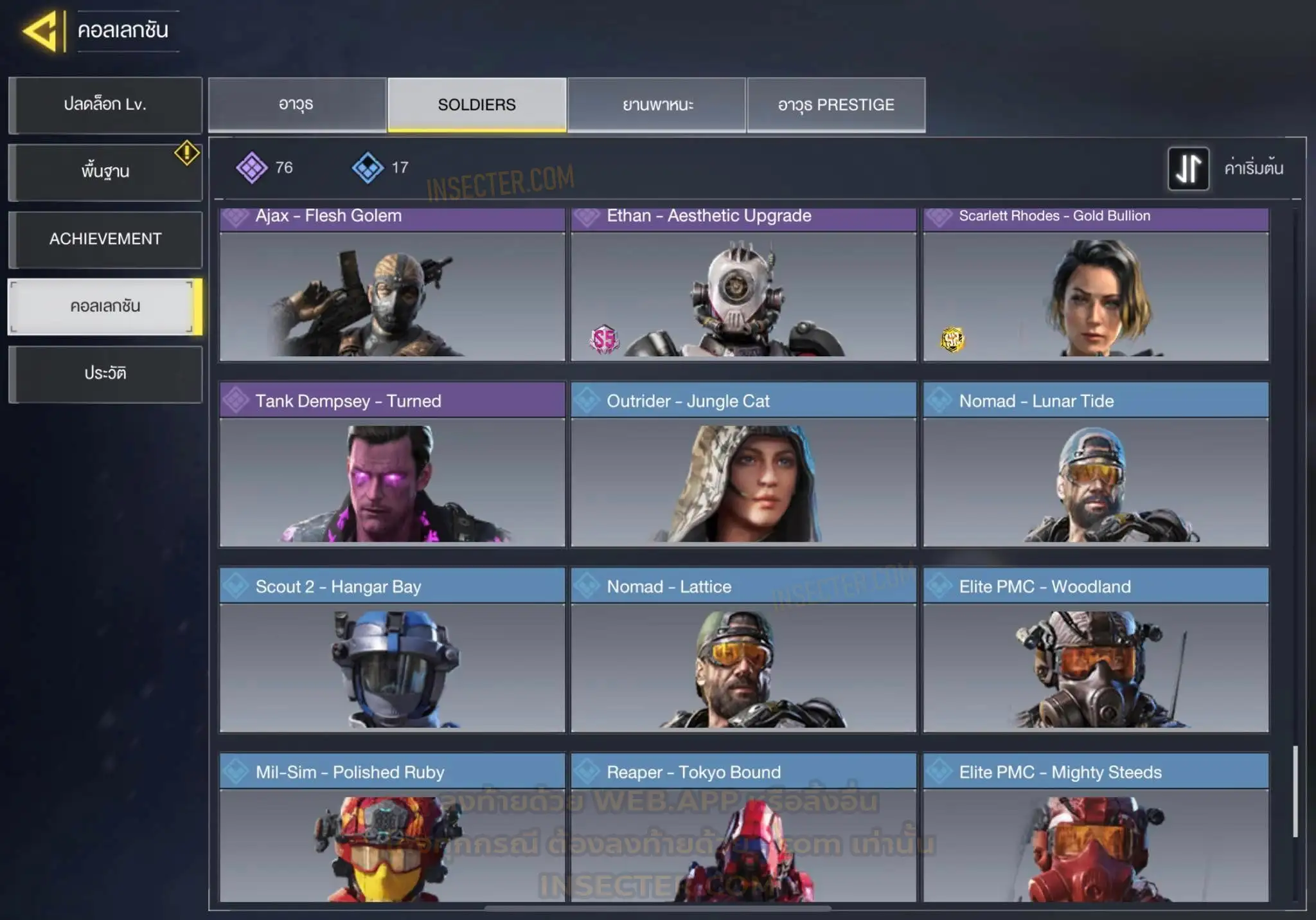Open the ปลดล็อก Lv. menu entry
1316x920 pixels.
click(105, 105)
